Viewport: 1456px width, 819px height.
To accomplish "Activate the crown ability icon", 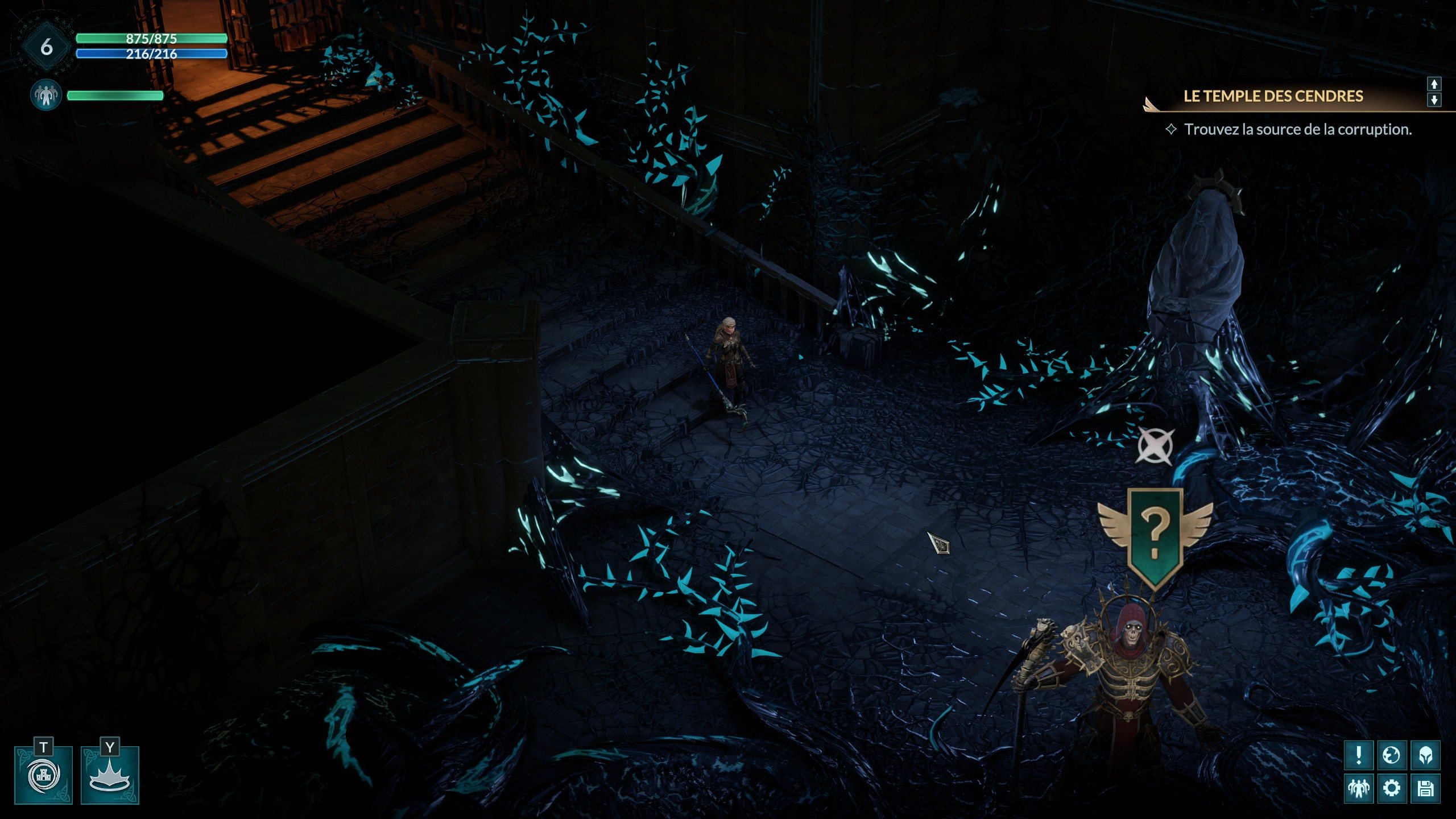I will tap(110, 775).
